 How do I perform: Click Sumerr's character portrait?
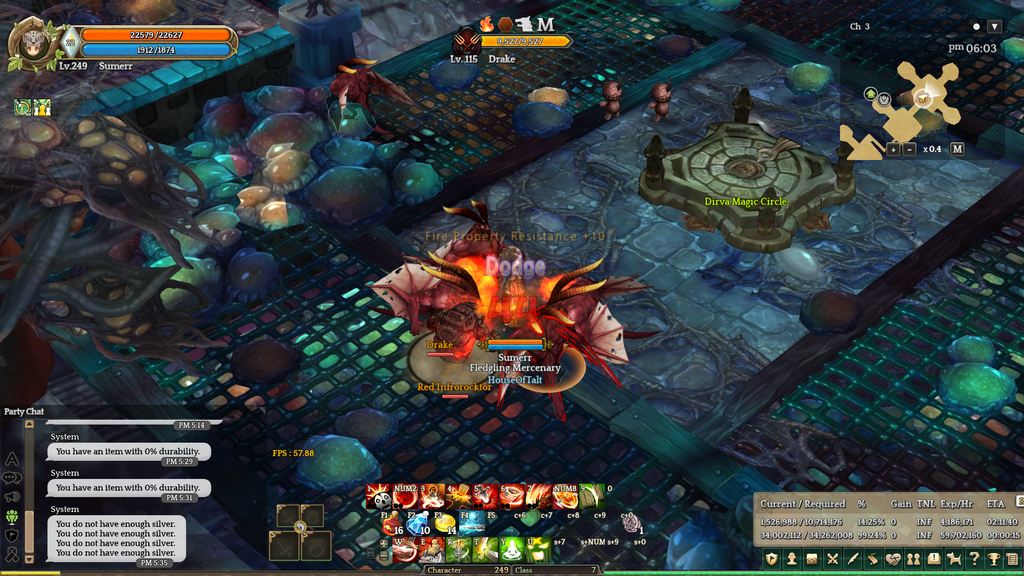(x=31, y=44)
